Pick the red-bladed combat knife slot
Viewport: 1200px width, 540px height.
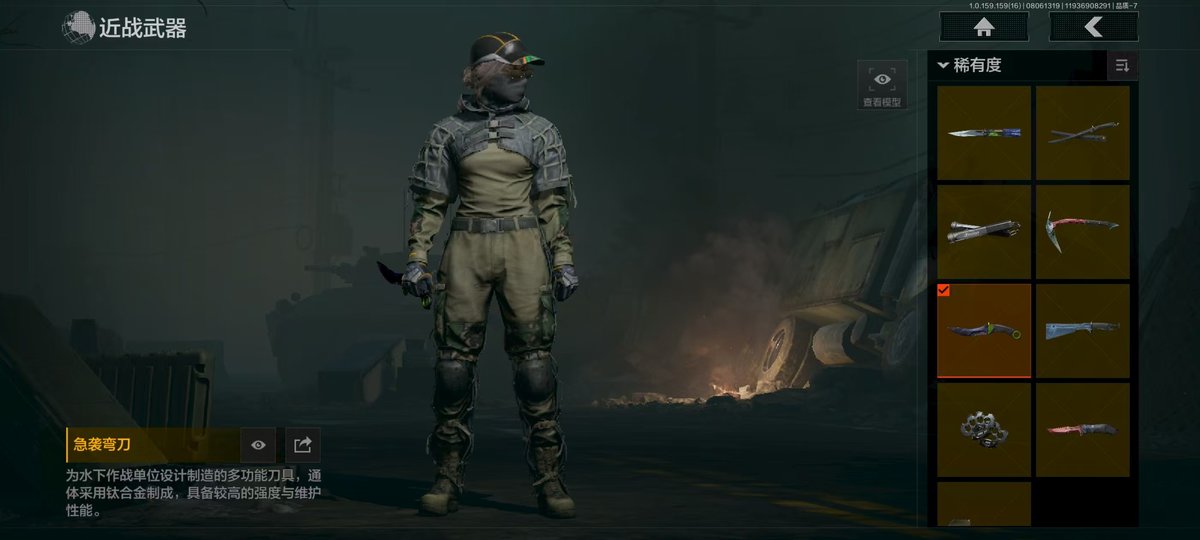pyautogui.click(x=1082, y=429)
